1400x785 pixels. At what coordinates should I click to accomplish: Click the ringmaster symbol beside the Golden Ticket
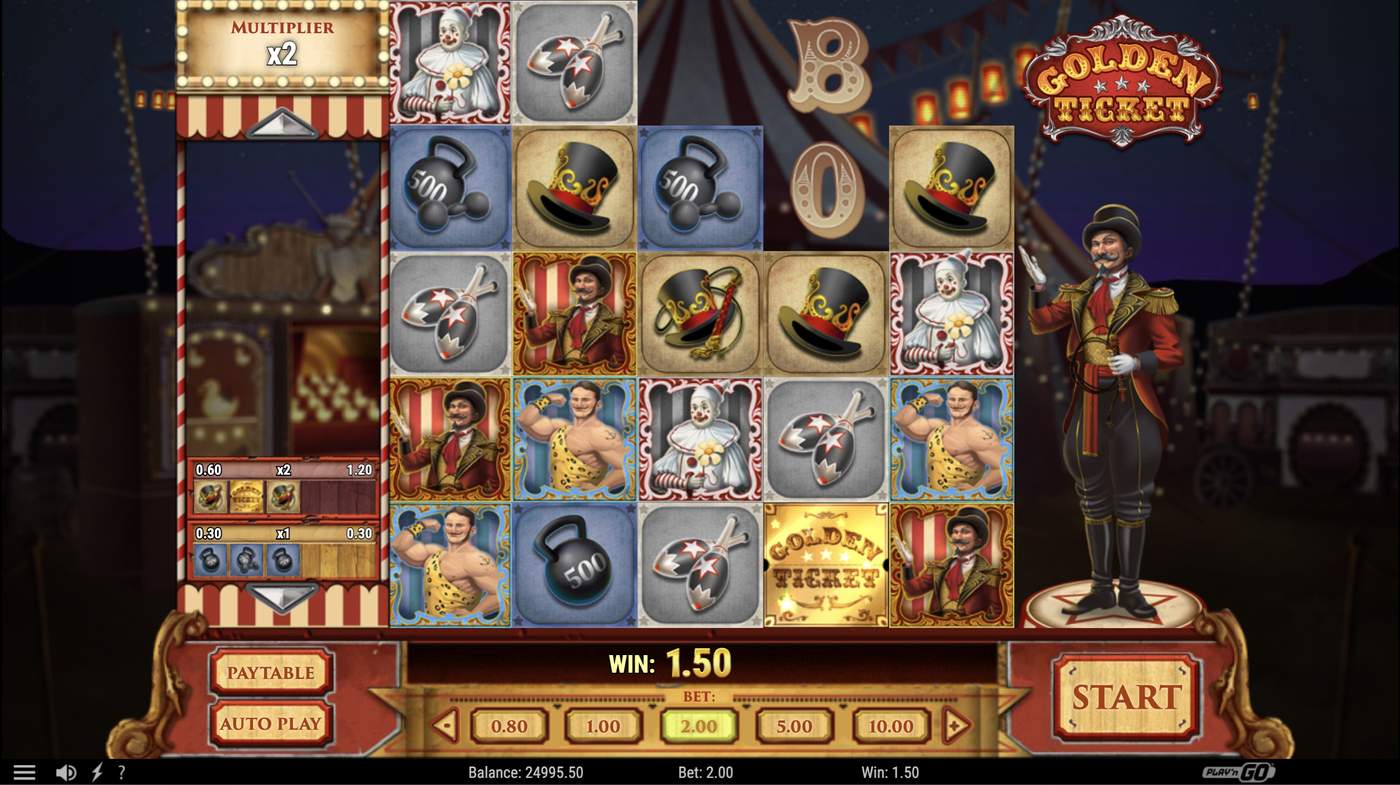coord(951,565)
